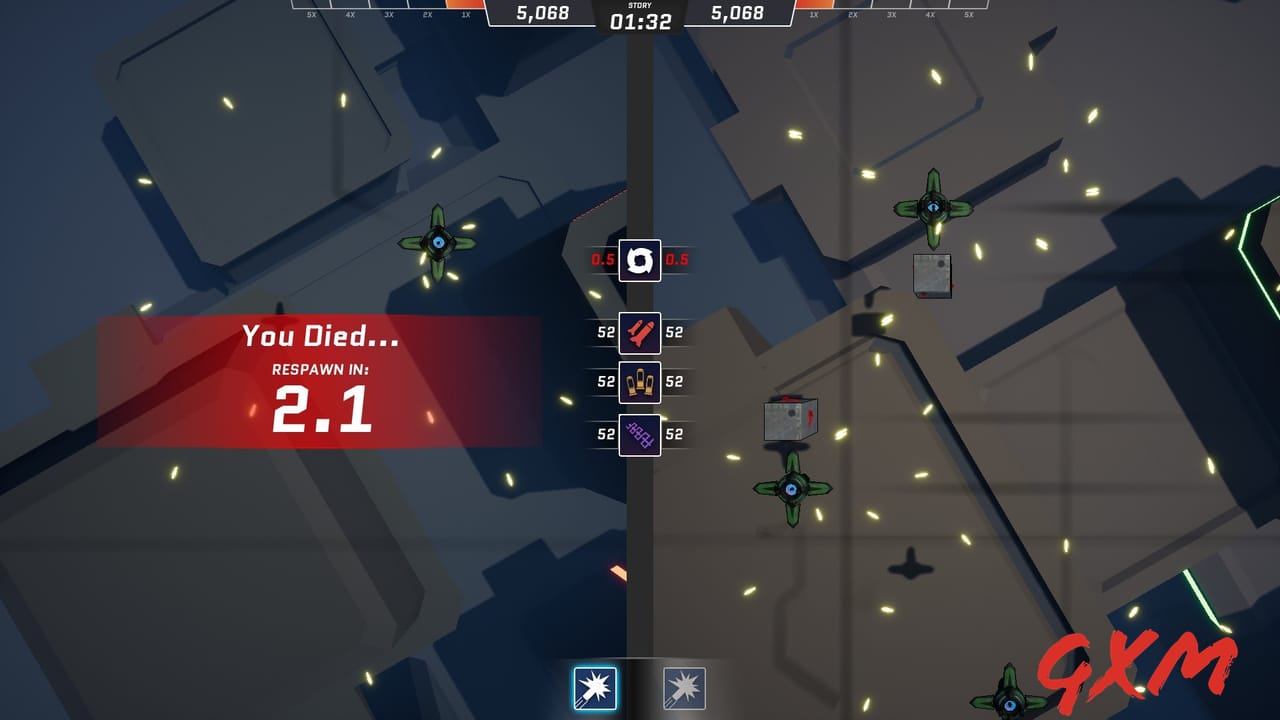The image size is (1280, 720).
Task: Select the purple flak ammo icon
Action: 641,433
